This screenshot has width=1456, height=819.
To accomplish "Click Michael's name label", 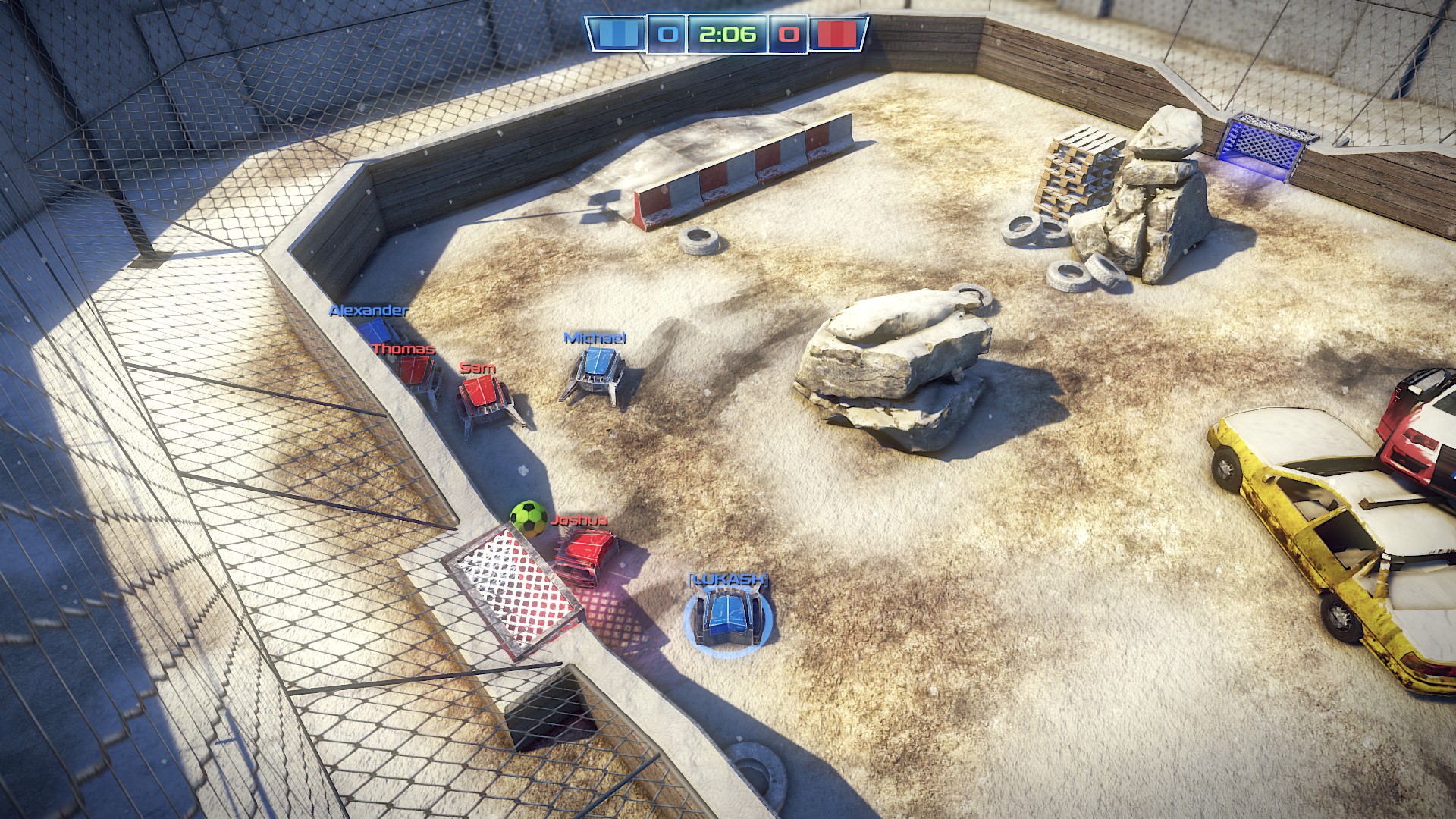I will pos(595,339).
